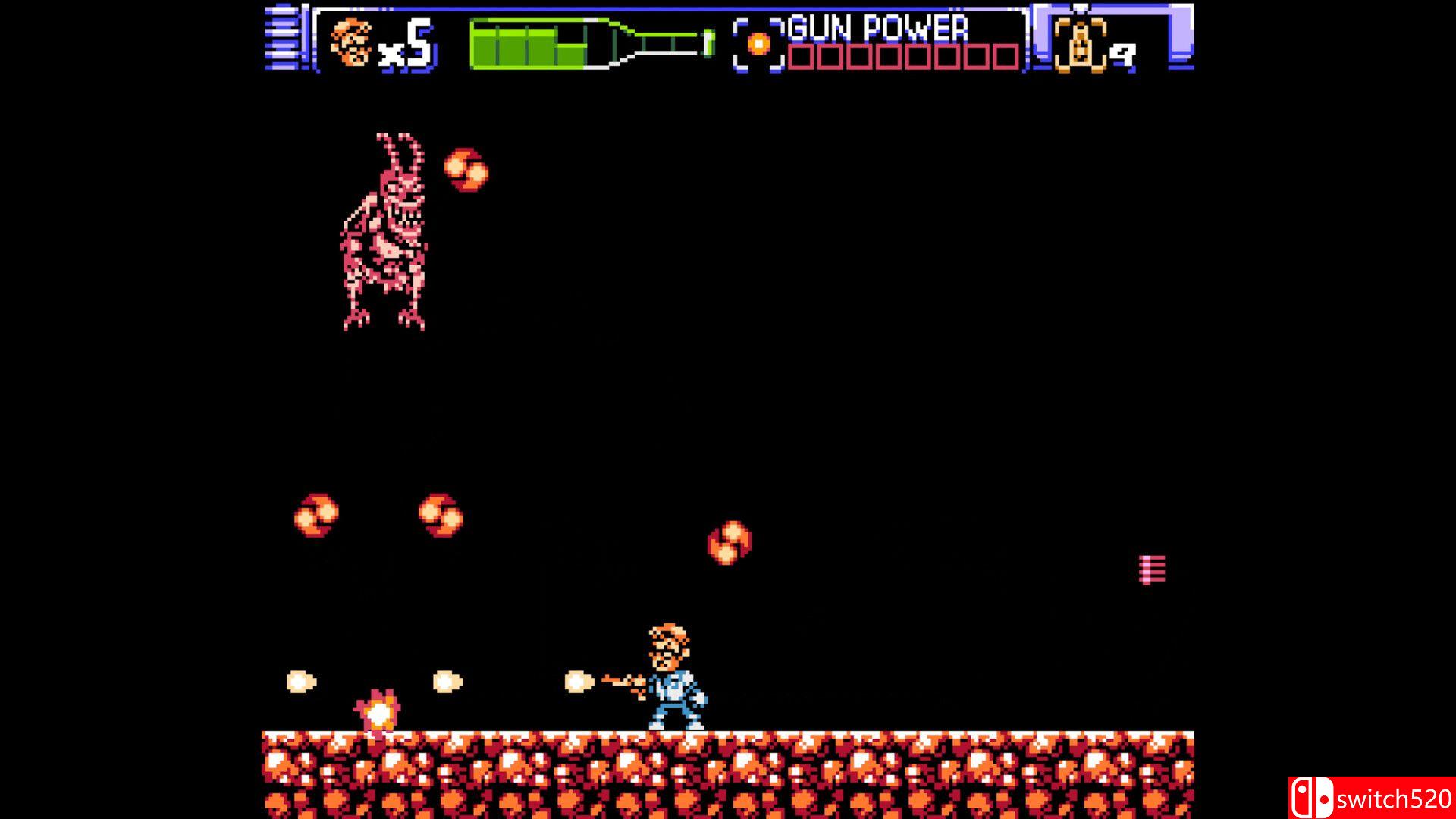
Task: Click the grenade inventory icon in top-right HUD
Action: tap(1080, 42)
